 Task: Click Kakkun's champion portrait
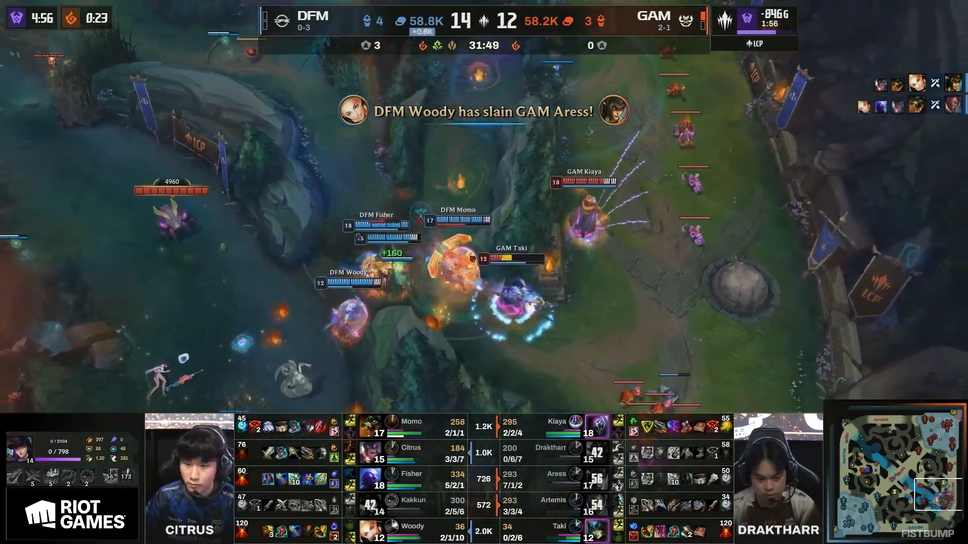(370, 504)
